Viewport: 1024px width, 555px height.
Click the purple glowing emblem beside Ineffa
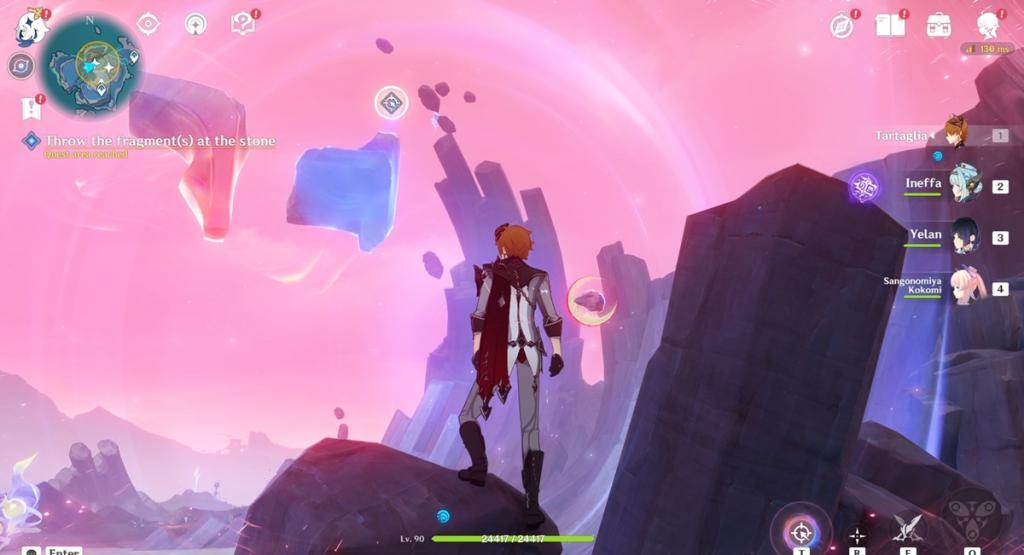point(864,187)
